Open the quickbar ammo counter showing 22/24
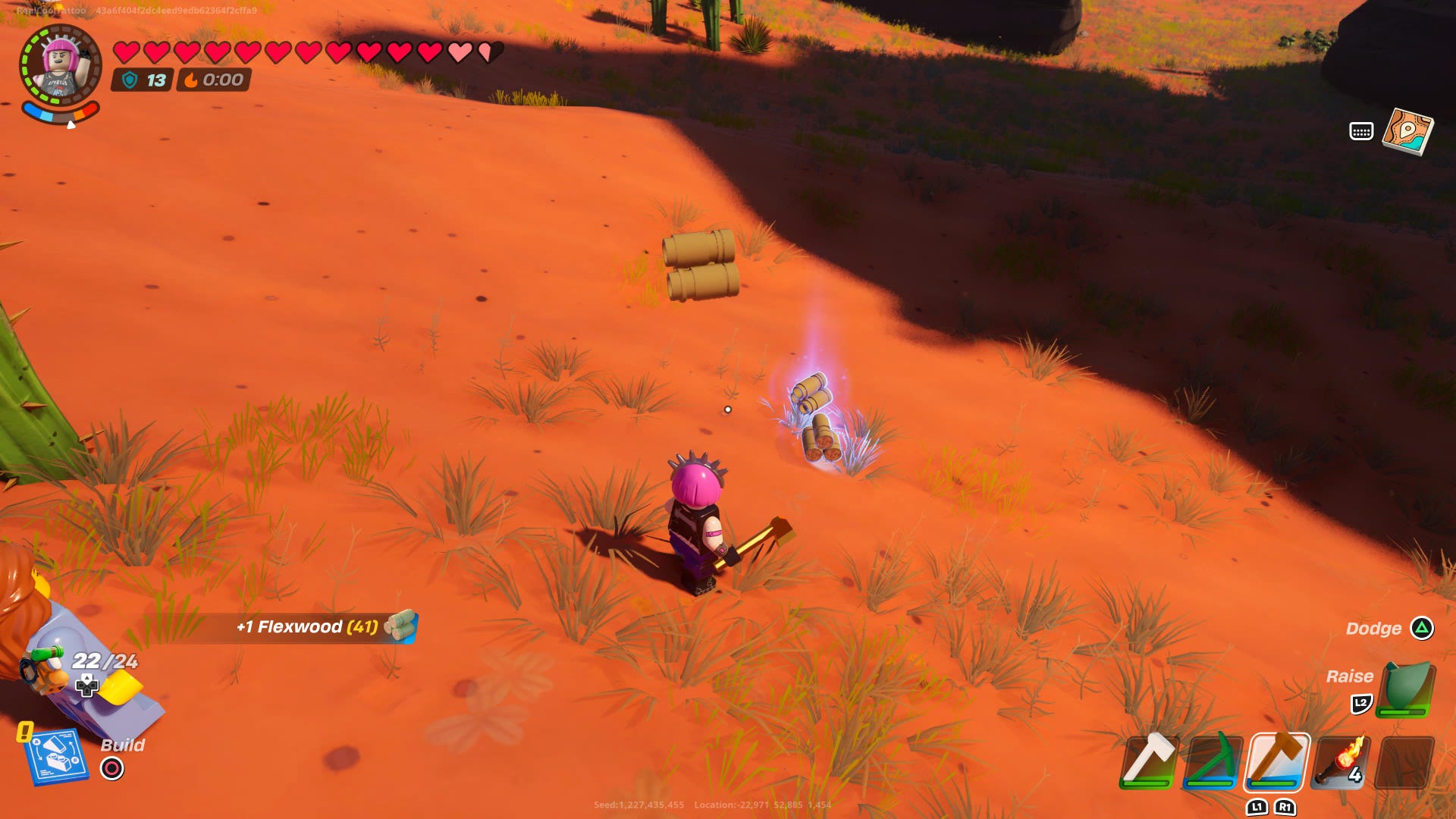Screen dimensions: 1456x819 pos(106,661)
